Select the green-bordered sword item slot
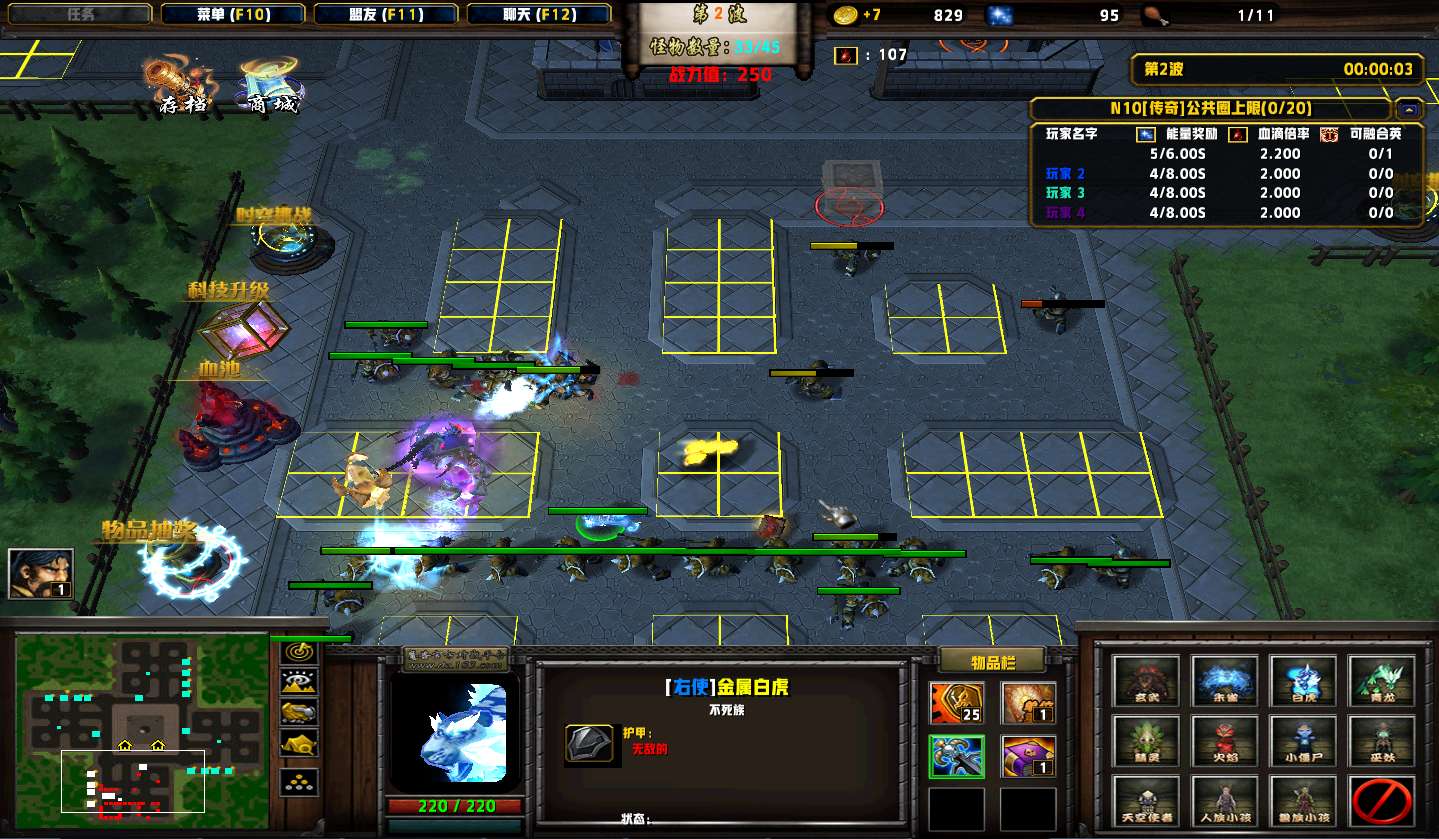1439x839 pixels. pos(956,756)
